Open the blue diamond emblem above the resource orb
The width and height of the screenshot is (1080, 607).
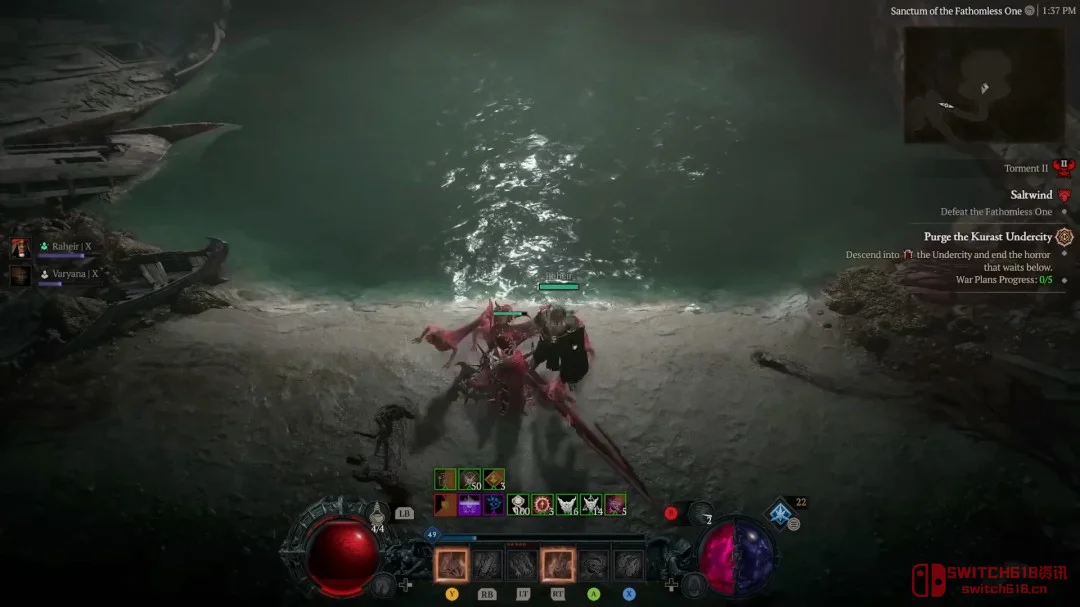click(780, 514)
